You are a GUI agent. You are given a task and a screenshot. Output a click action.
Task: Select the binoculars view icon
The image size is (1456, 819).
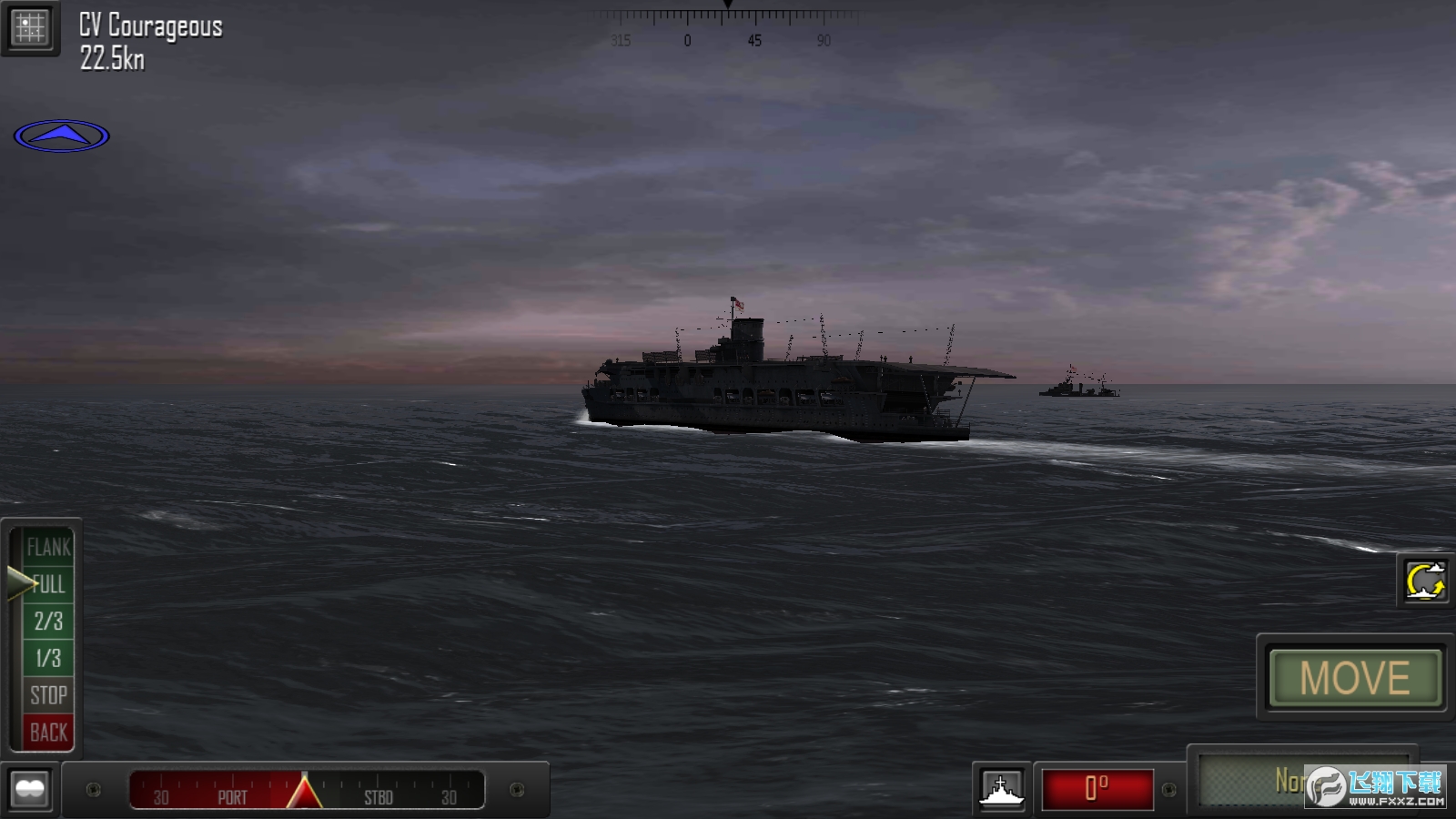[x=30, y=789]
